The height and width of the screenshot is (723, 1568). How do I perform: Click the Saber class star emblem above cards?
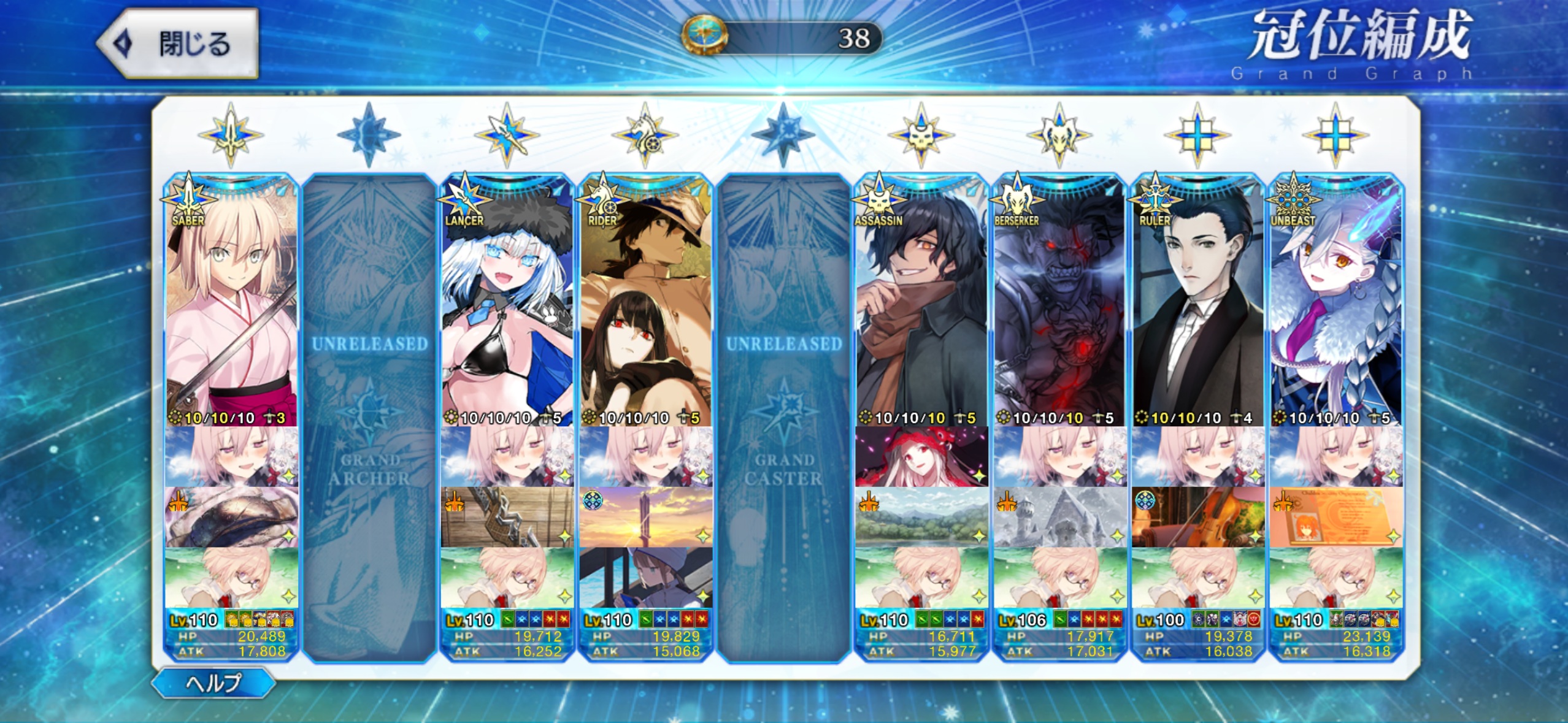(231, 135)
